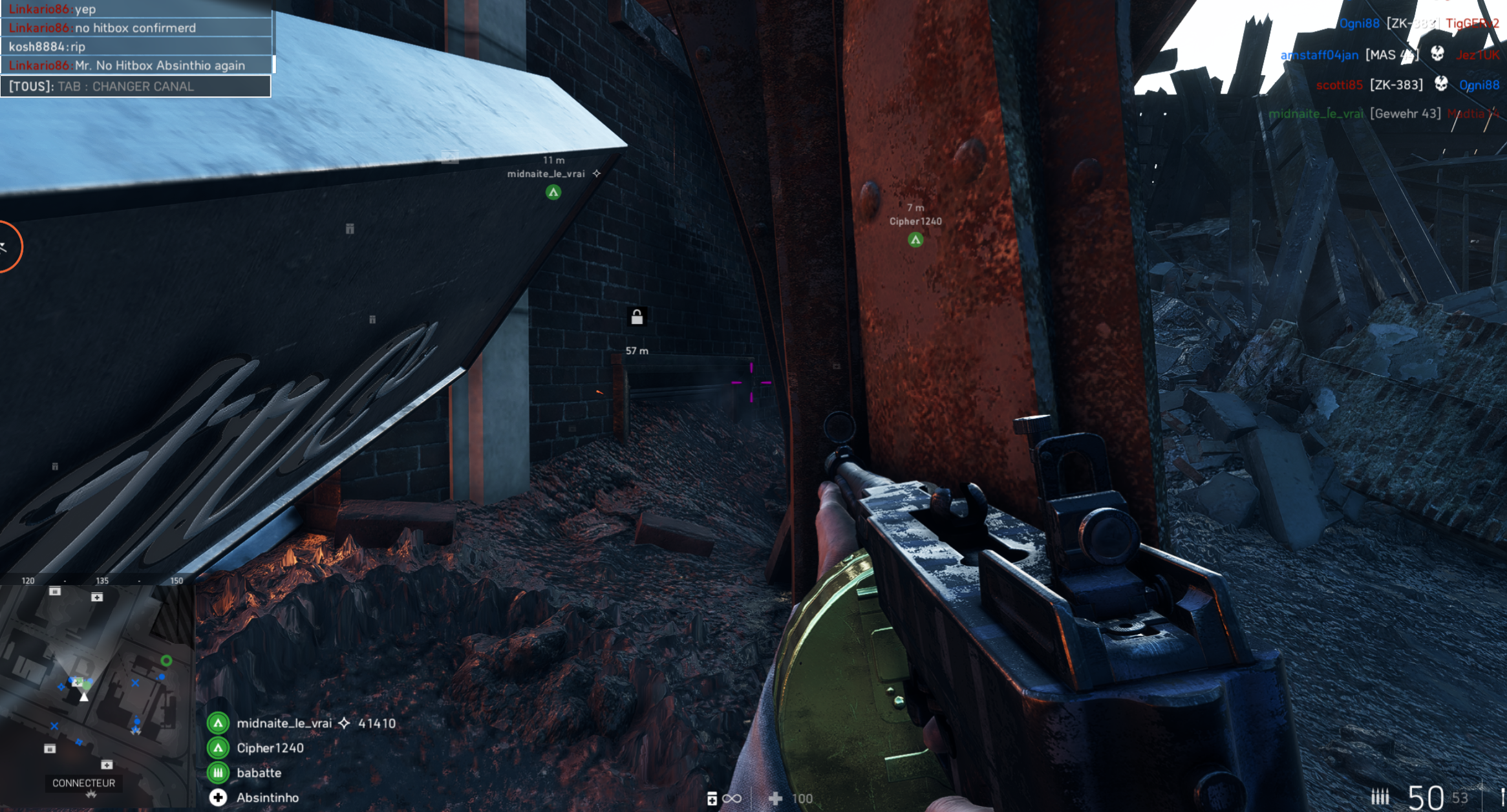Click midnaite_le_vrai's 11 m squad marker
The image size is (1507, 812).
click(553, 192)
